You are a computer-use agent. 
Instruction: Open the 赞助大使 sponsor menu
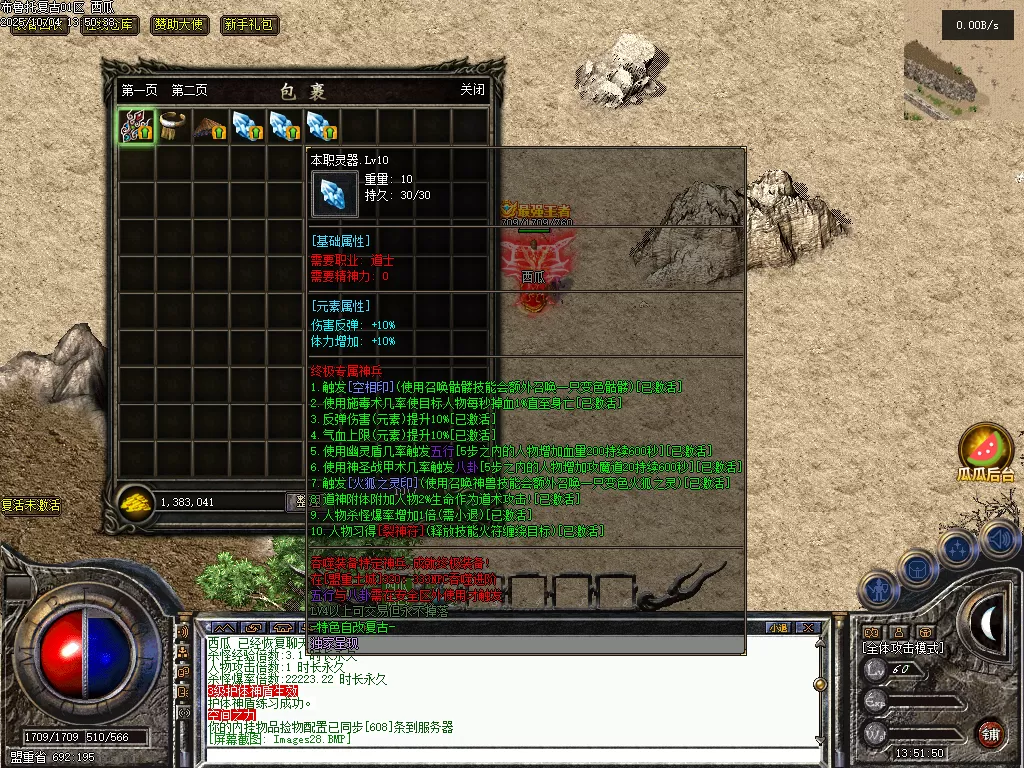tap(180, 25)
